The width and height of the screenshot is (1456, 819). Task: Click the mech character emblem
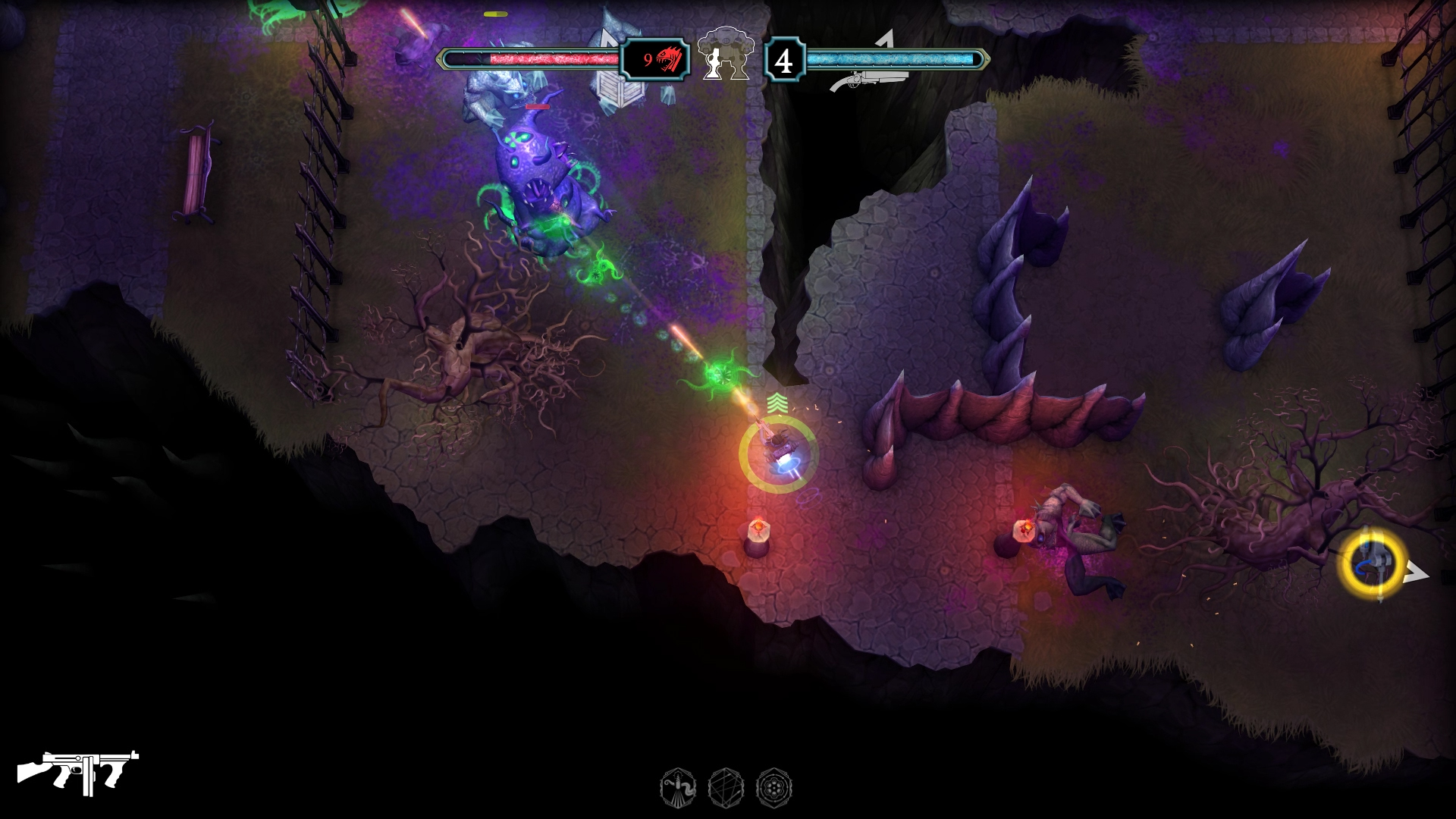(x=726, y=54)
